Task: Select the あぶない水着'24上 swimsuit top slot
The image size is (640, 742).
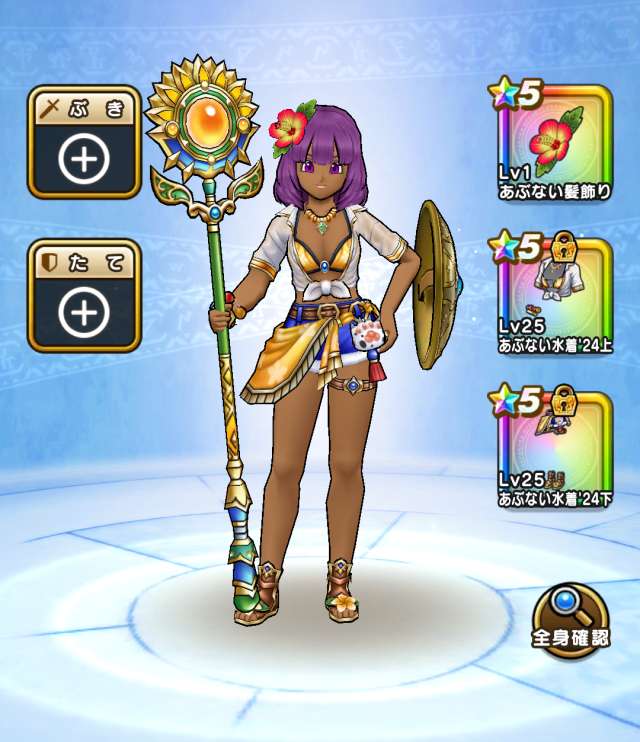Action: (x=553, y=297)
